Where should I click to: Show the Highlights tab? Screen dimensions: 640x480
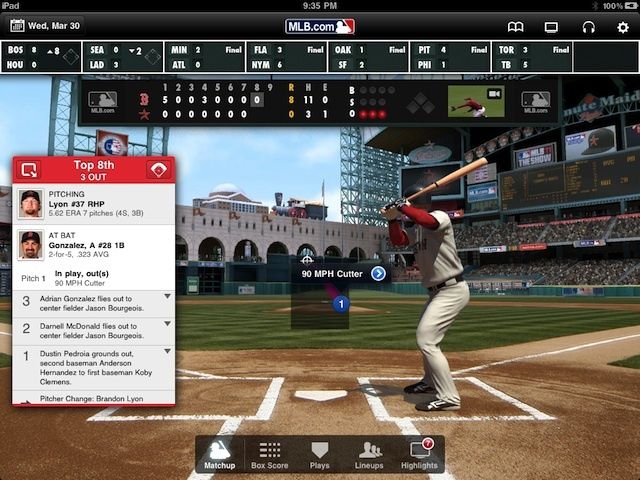(x=419, y=454)
